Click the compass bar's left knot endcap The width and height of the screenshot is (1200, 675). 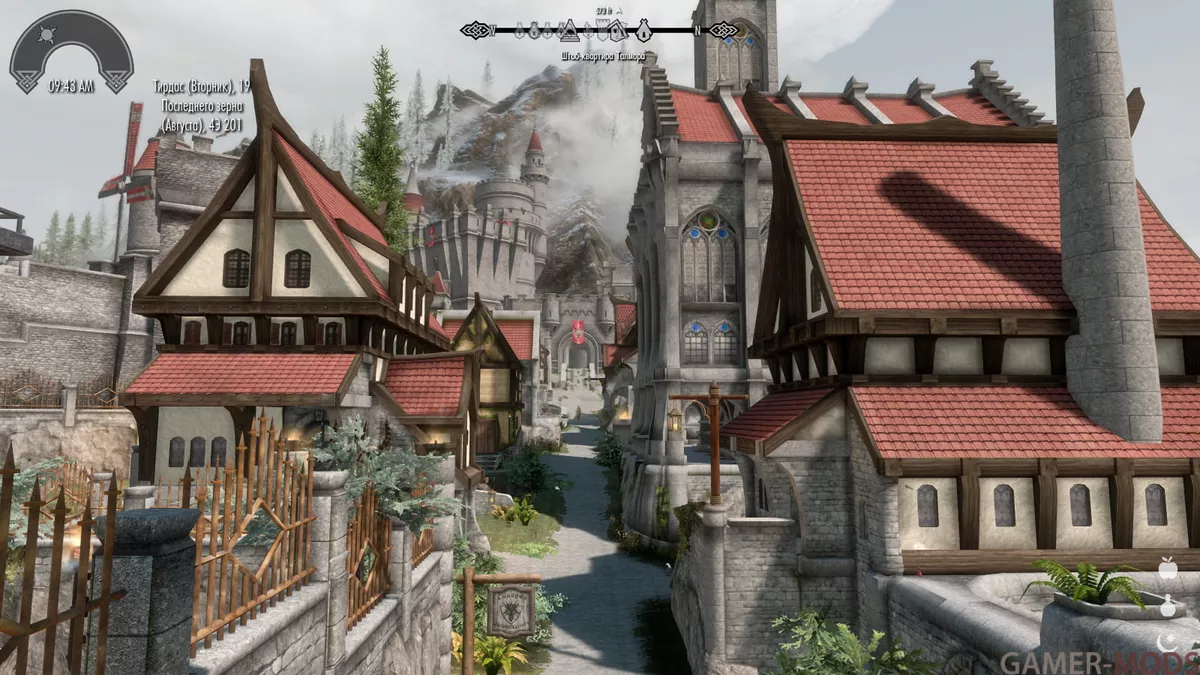[x=475, y=30]
